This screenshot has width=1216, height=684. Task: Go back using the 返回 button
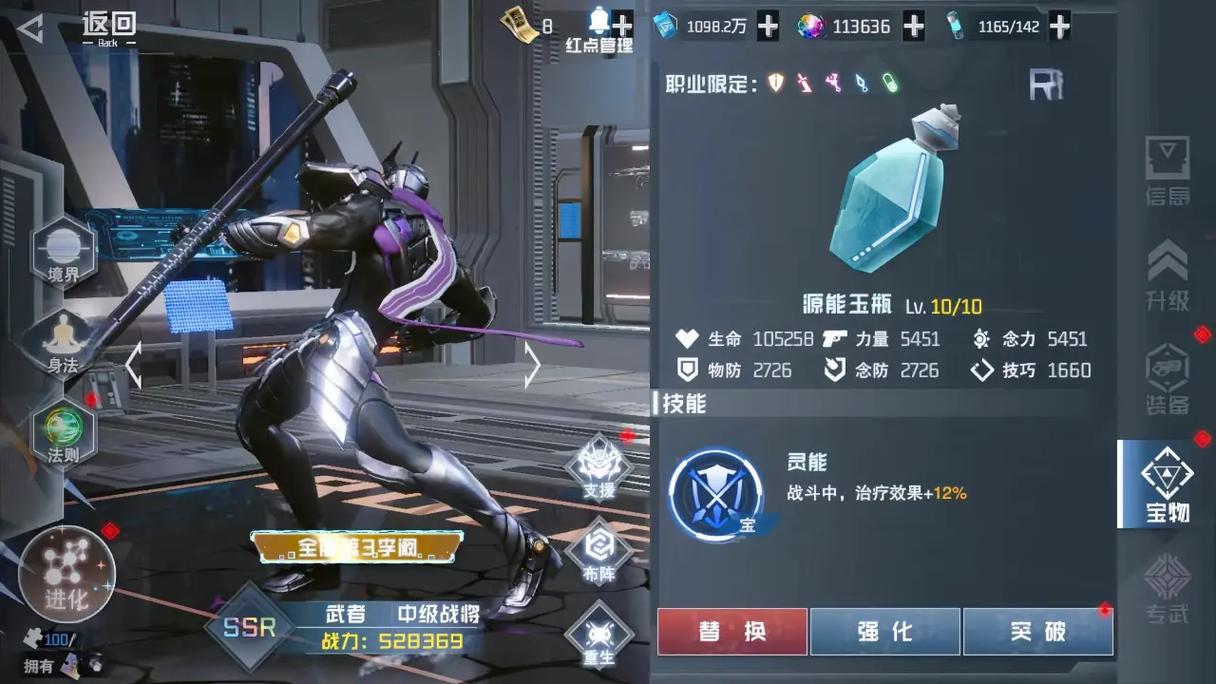[x=80, y=27]
